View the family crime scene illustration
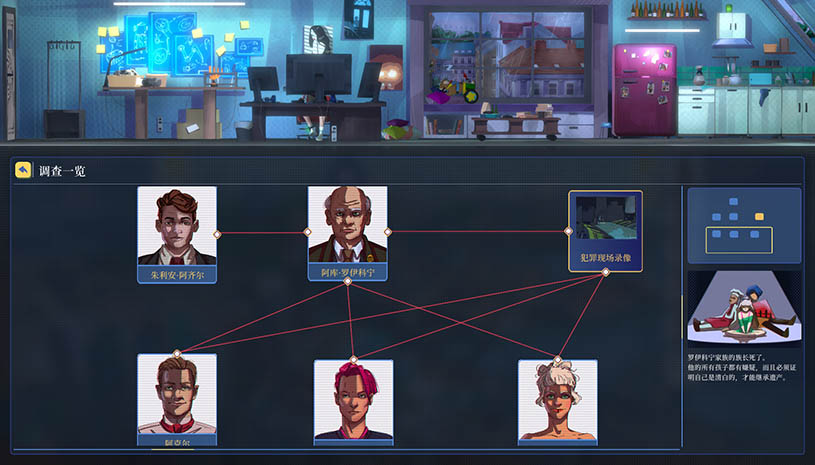The image size is (815, 465). coord(744,307)
